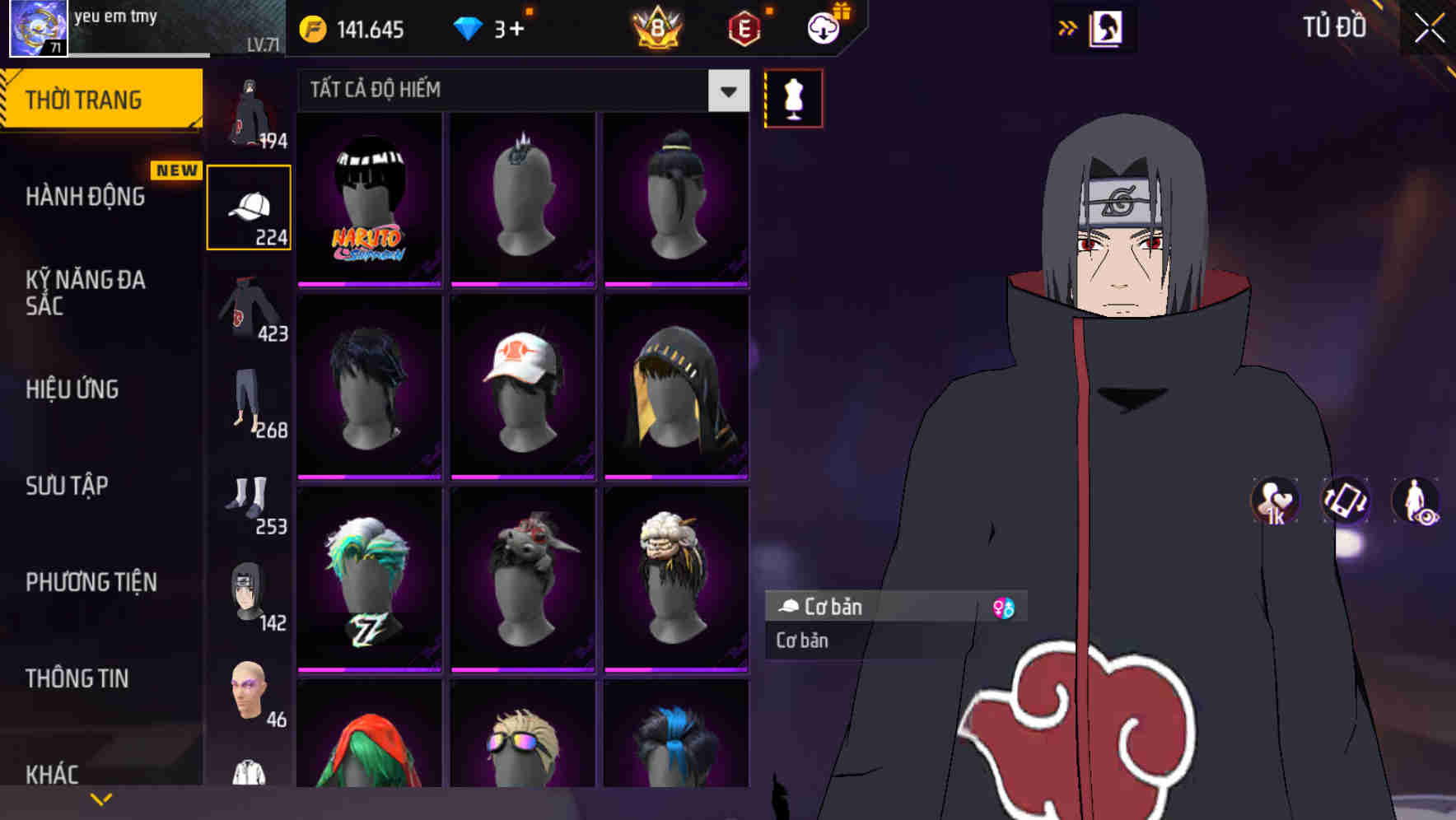Select the rotate device view icon

coord(1344,502)
